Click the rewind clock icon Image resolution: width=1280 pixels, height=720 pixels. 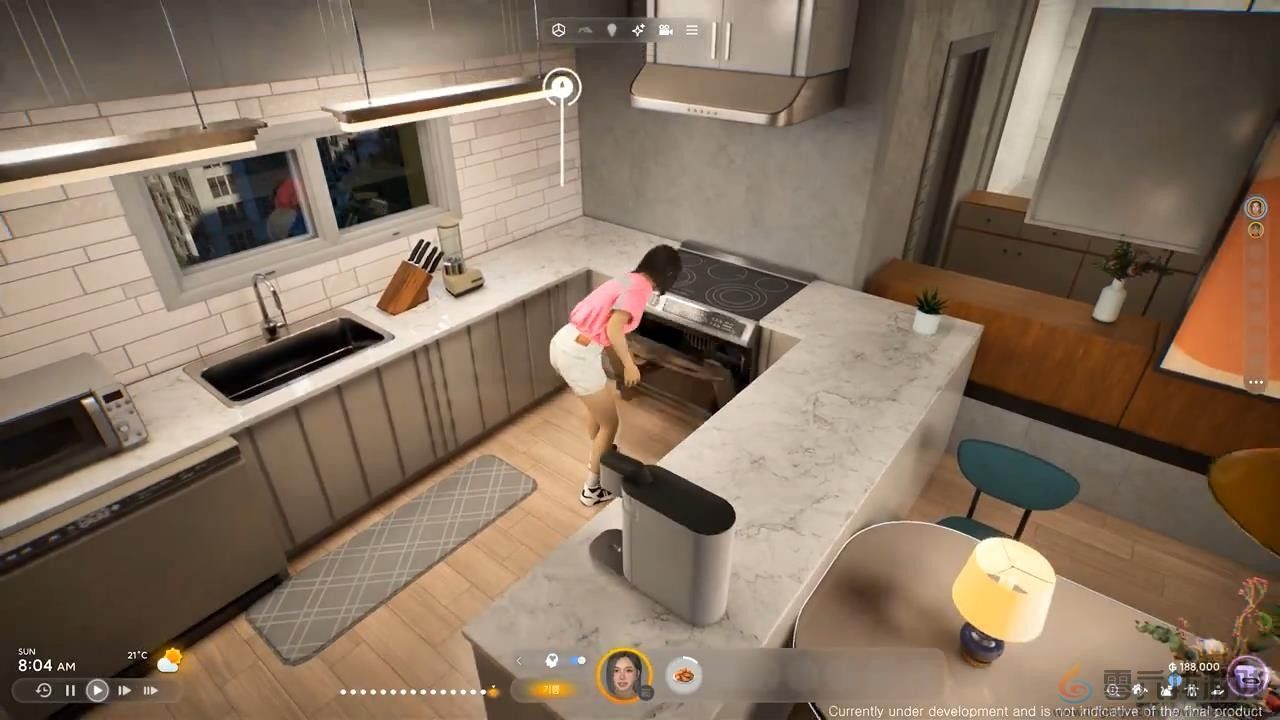(43, 690)
